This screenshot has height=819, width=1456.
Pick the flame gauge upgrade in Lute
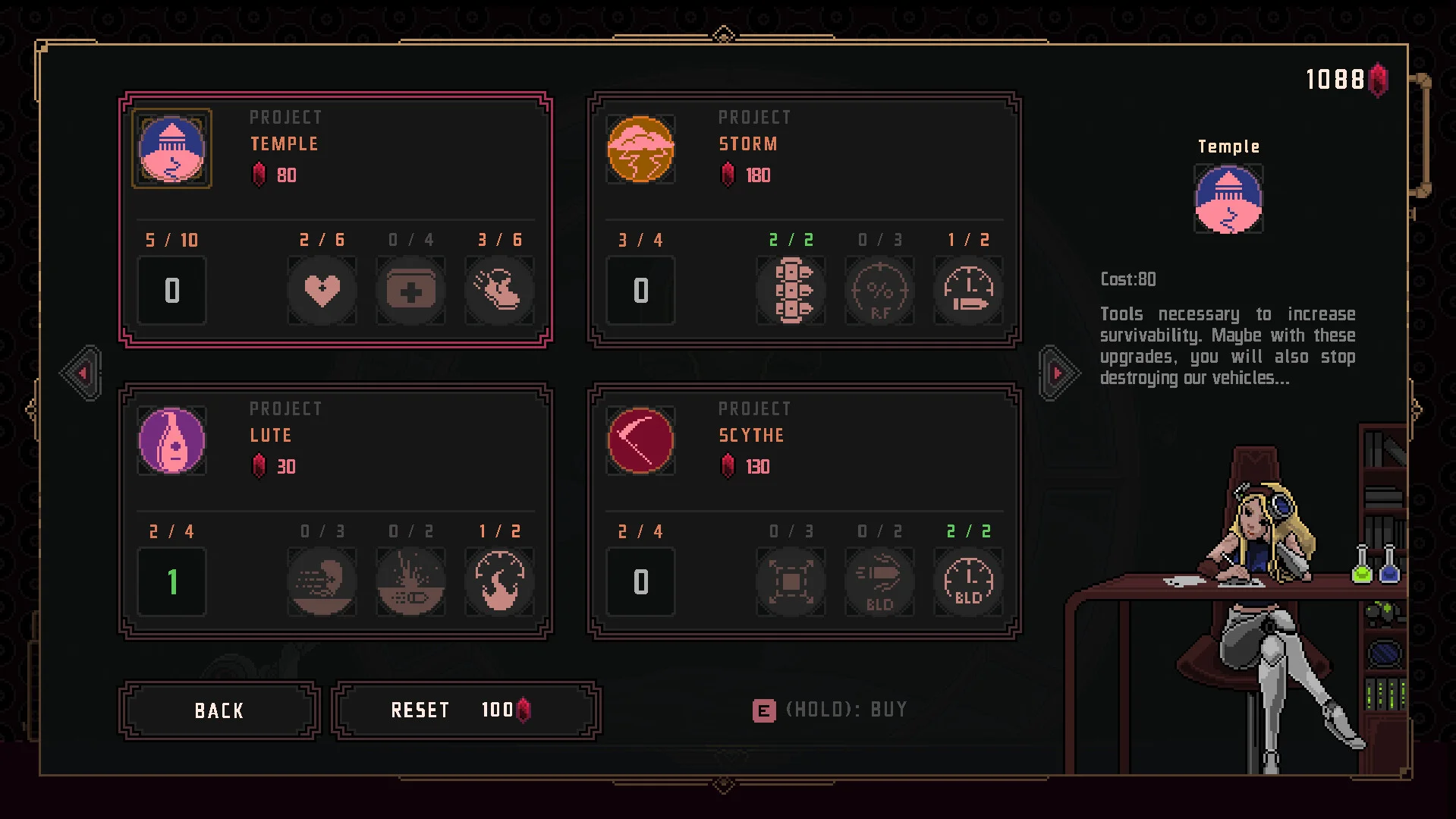point(499,581)
